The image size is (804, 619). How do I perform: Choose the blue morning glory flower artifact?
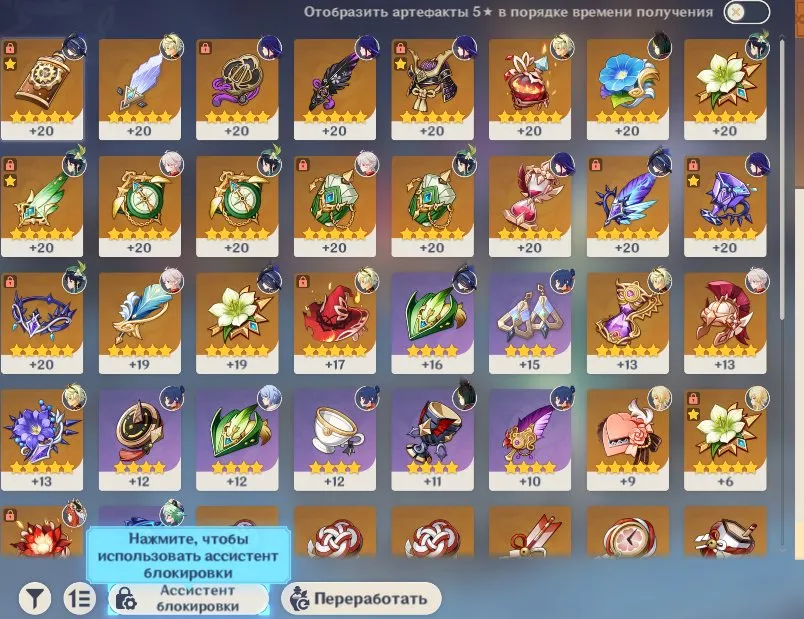point(627,85)
